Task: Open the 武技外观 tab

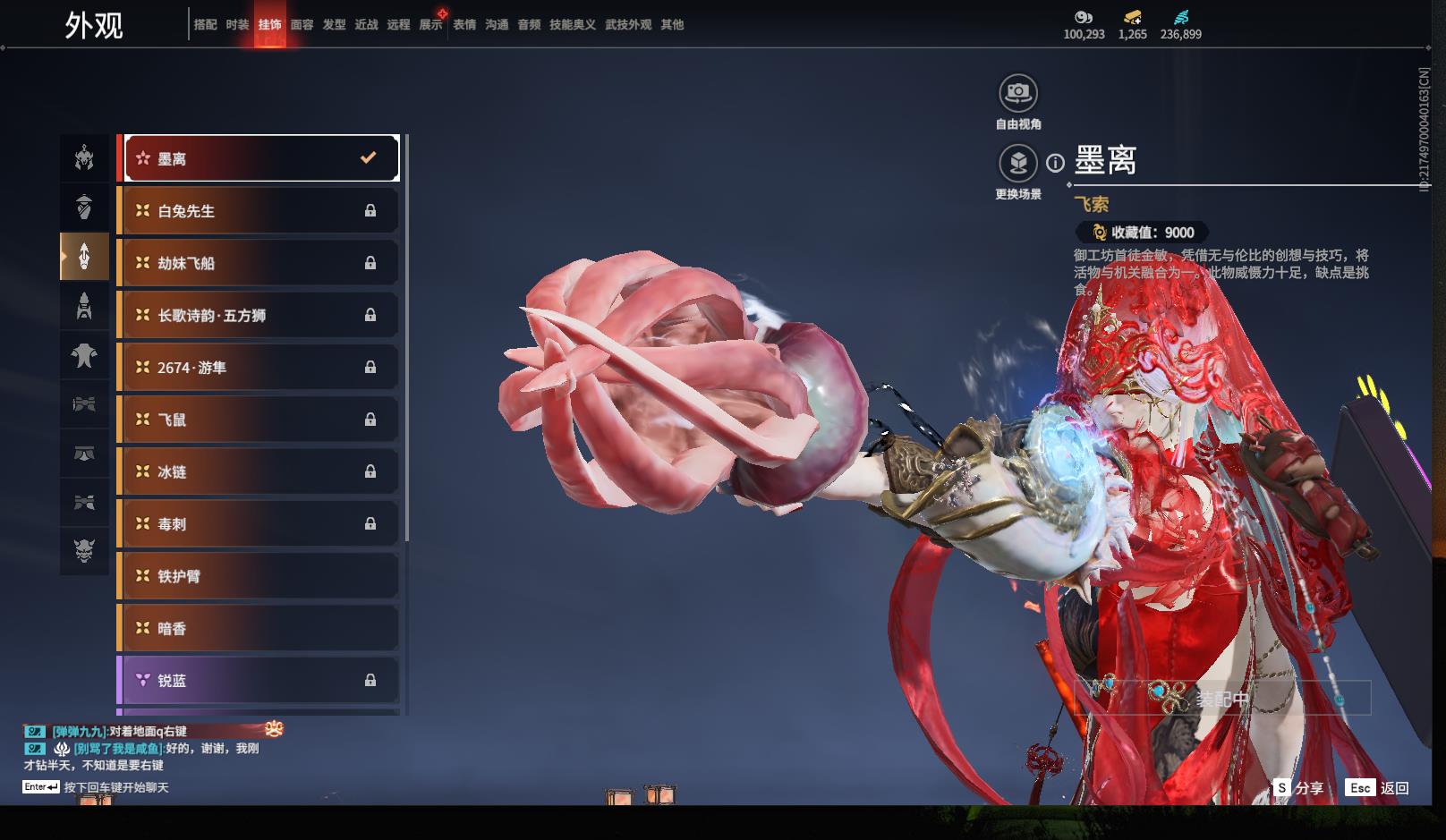Action: [x=627, y=25]
